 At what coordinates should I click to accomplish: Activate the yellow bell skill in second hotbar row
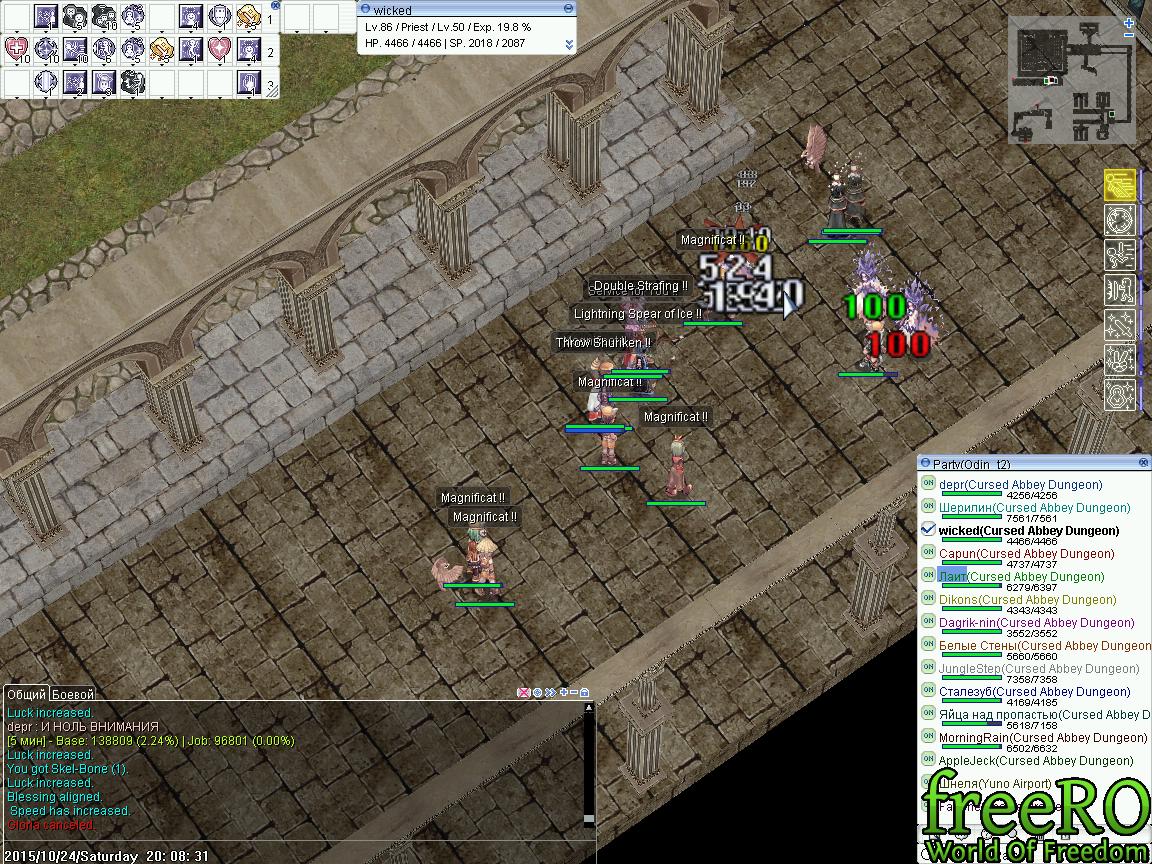tap(162, 49)
